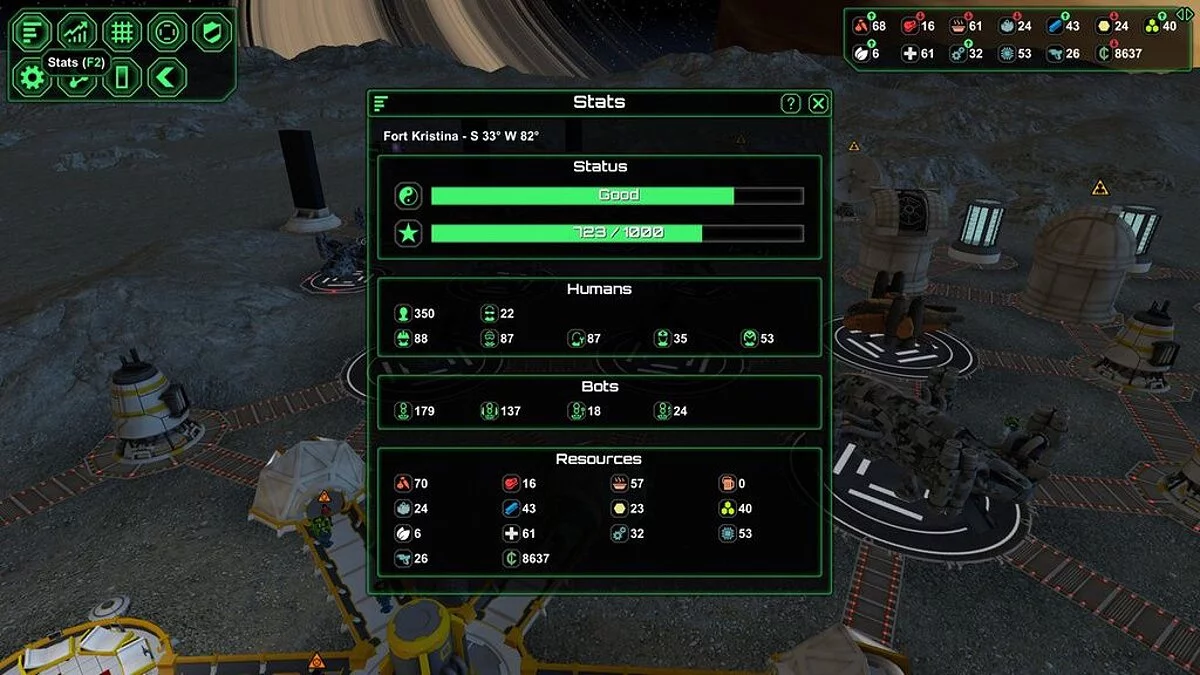Toggle the resource bar expand arrows
Viewport: 1200px width, 675px height.
1184,14
